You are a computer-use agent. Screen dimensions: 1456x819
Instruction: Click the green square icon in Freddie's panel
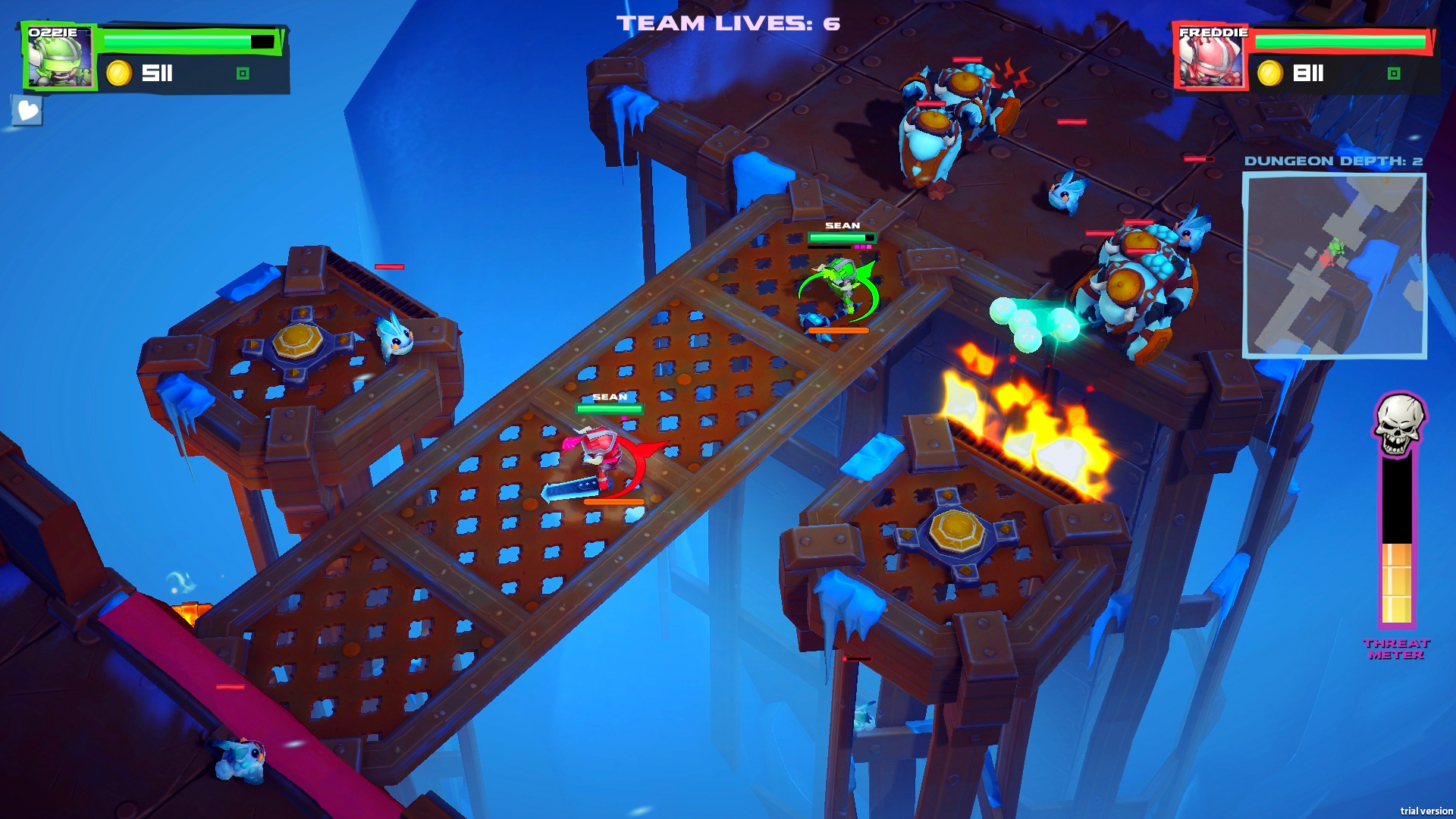pos(1394,75)
